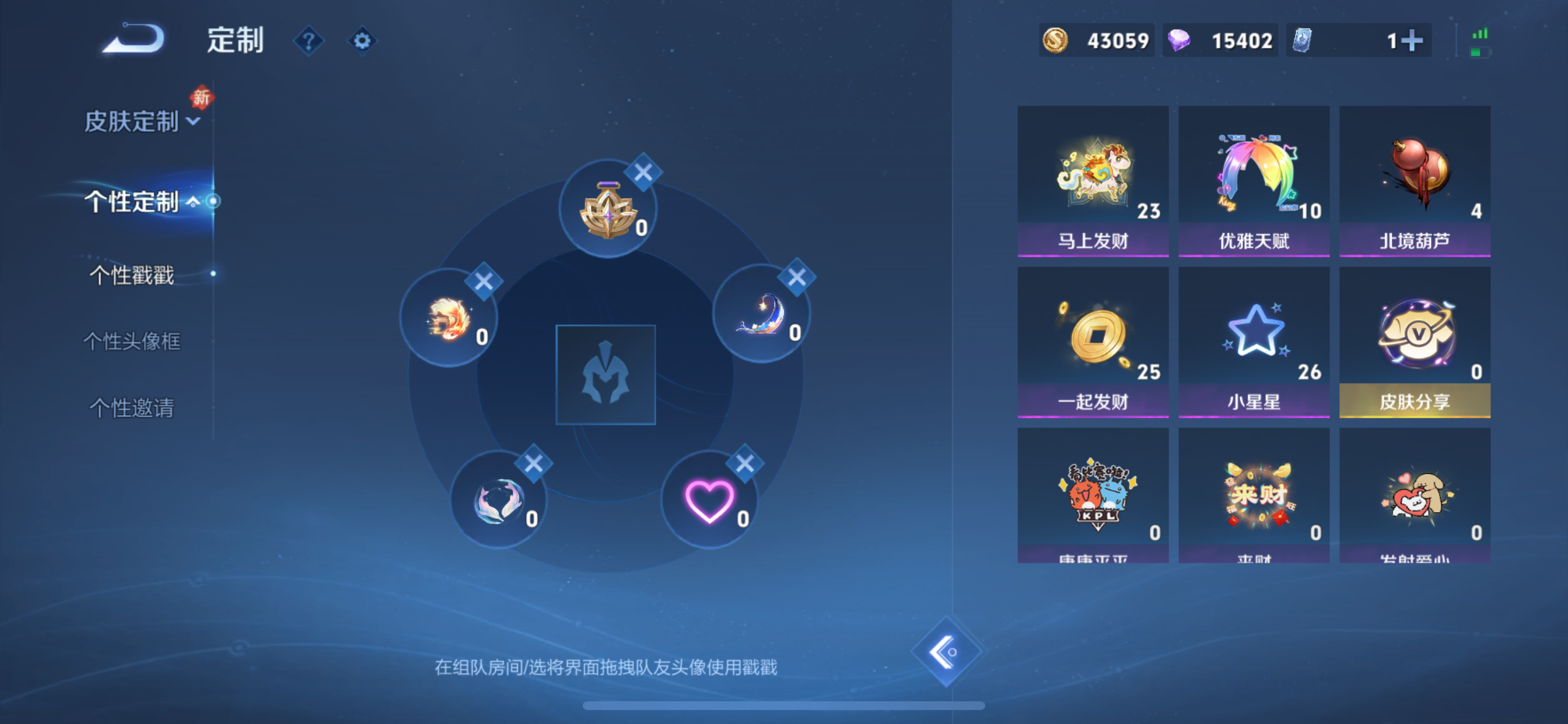Select the 优雅天赋 rainbow wig sticker

(1254, 177)
